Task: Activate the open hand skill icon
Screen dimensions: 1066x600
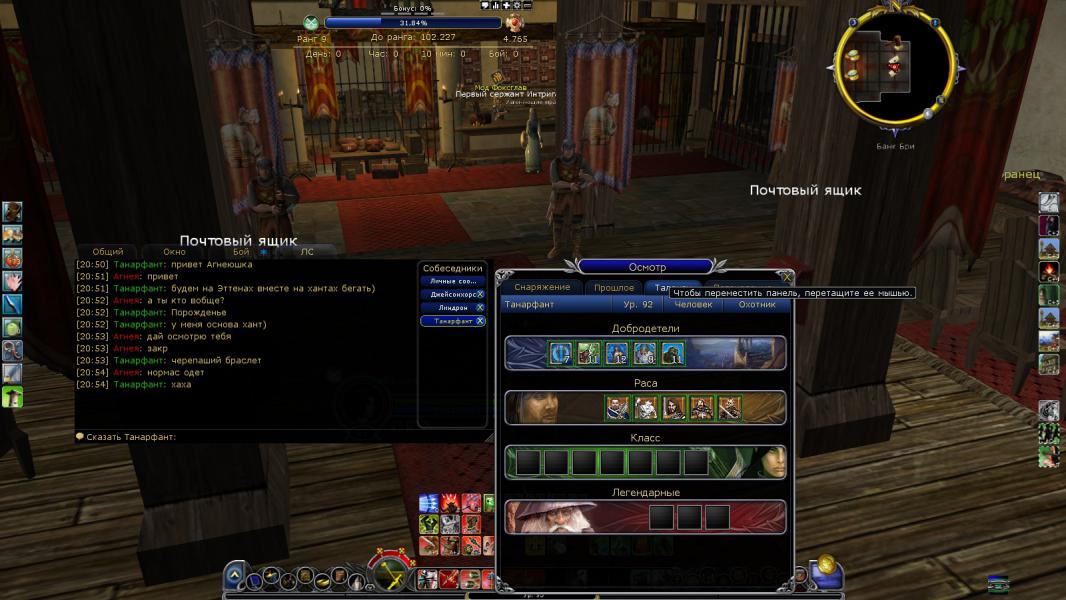Action: 12,281
